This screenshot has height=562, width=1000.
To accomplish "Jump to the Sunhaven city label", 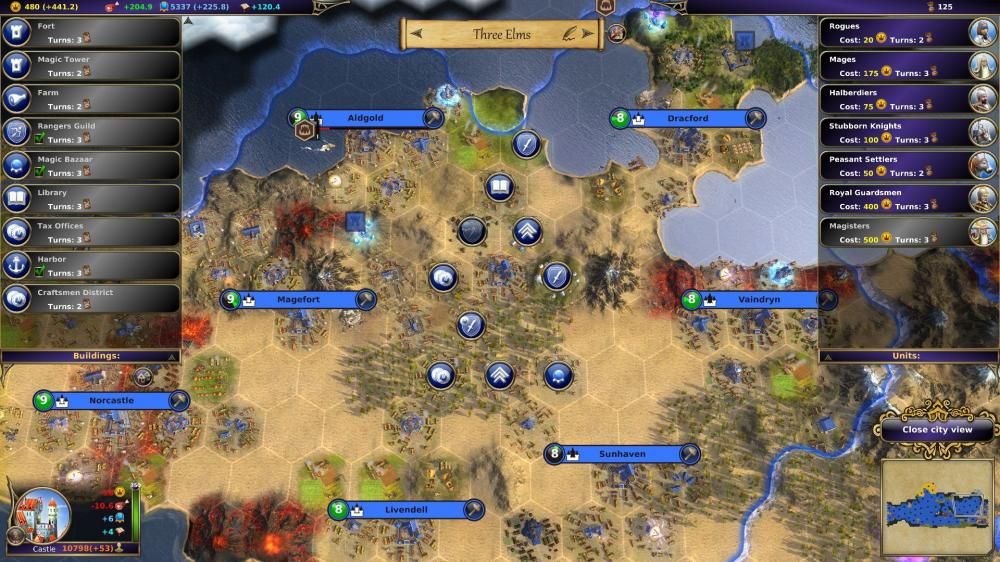I will point(622,454).
